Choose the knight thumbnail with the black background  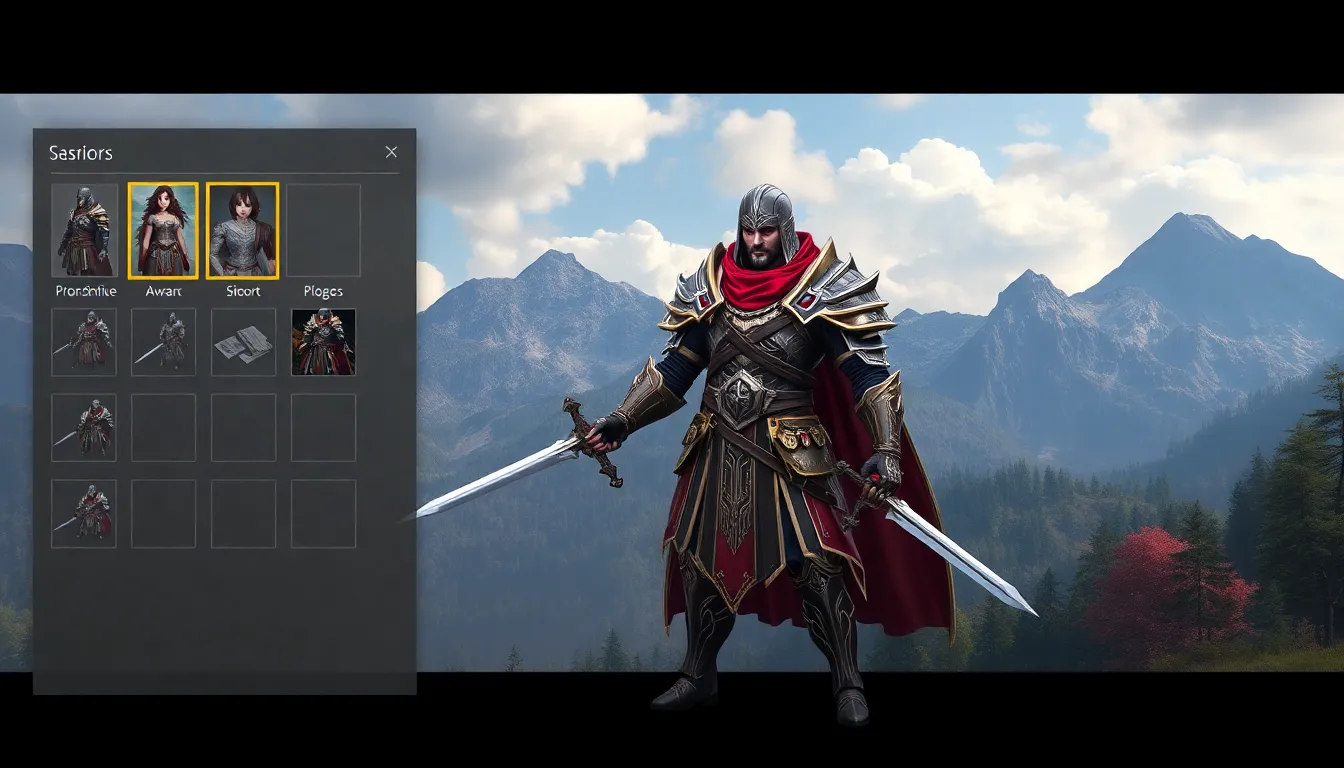tap(323, 342)
